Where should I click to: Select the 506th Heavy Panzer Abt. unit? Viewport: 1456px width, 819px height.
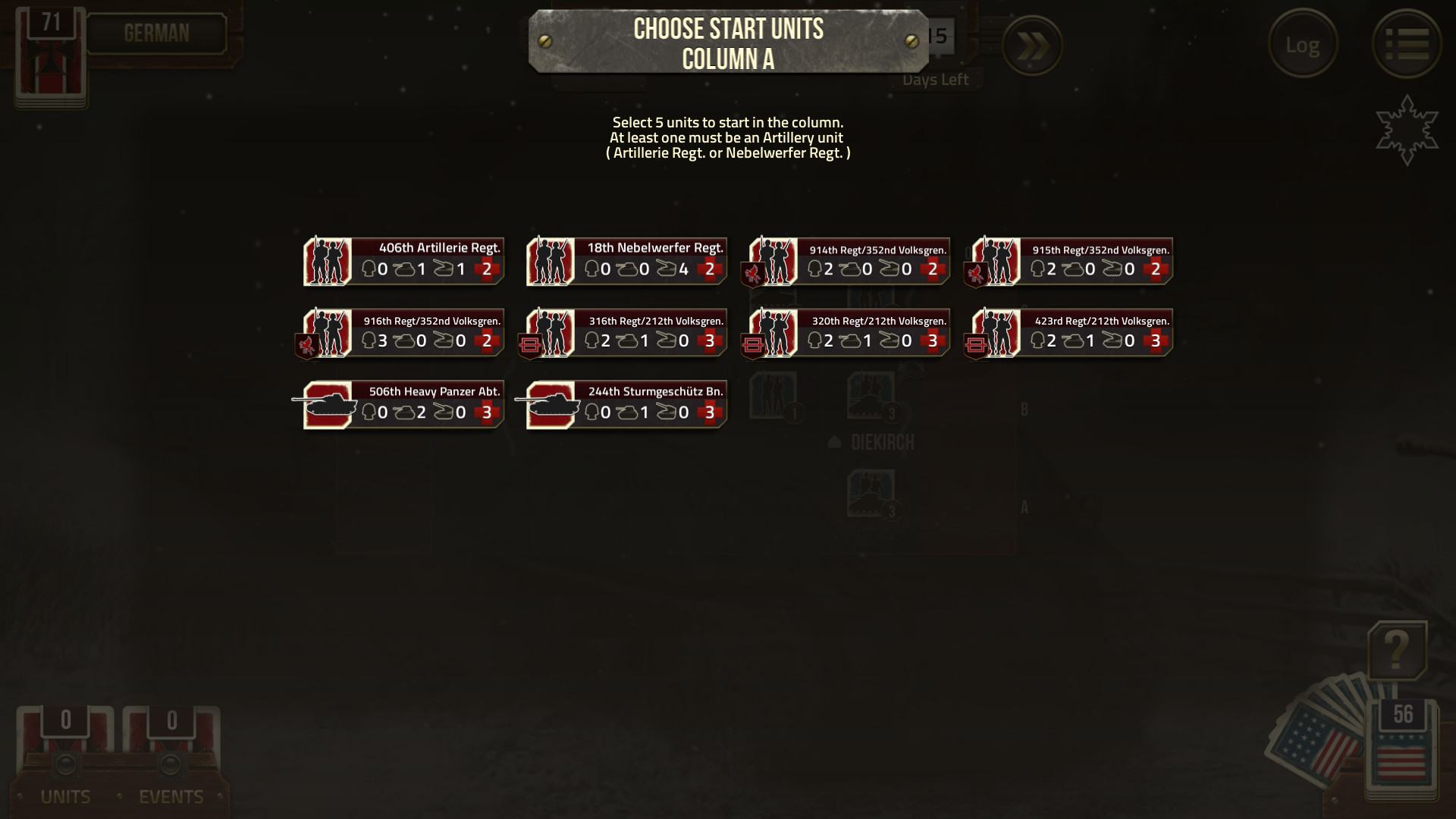click(x=403, y=404)
